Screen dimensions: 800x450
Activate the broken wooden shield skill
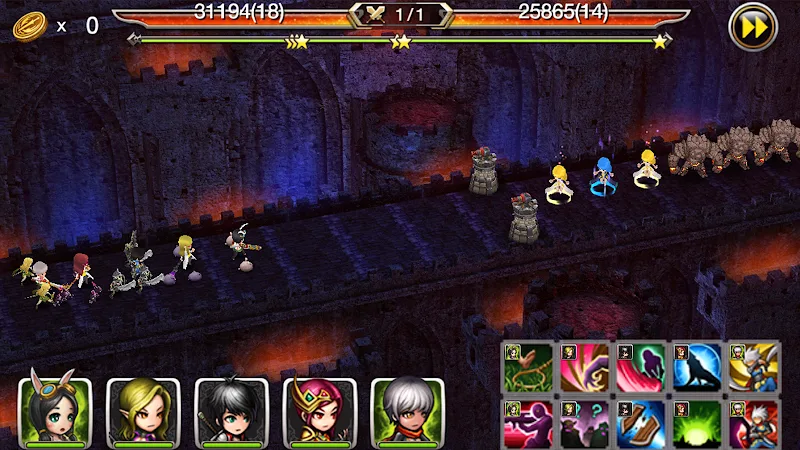coord(641,422)
